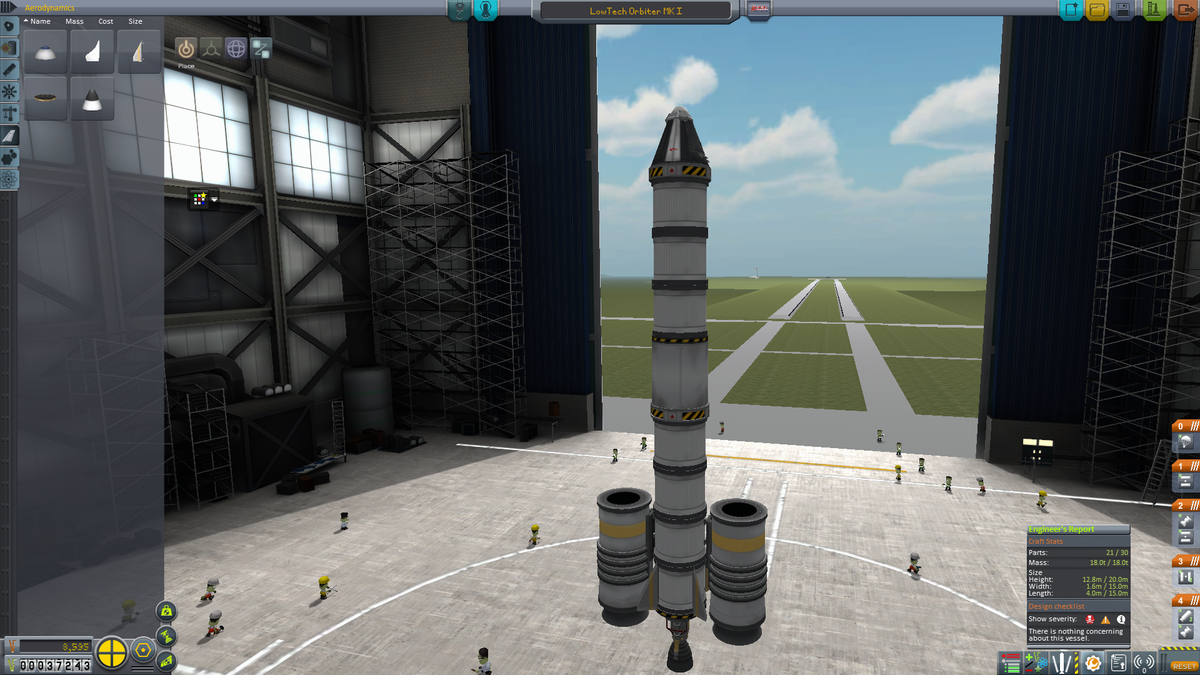This screenshot has height=675, width=1200.
Task: Save the craft with the floppy disk button
Action: coord(1123,10)
